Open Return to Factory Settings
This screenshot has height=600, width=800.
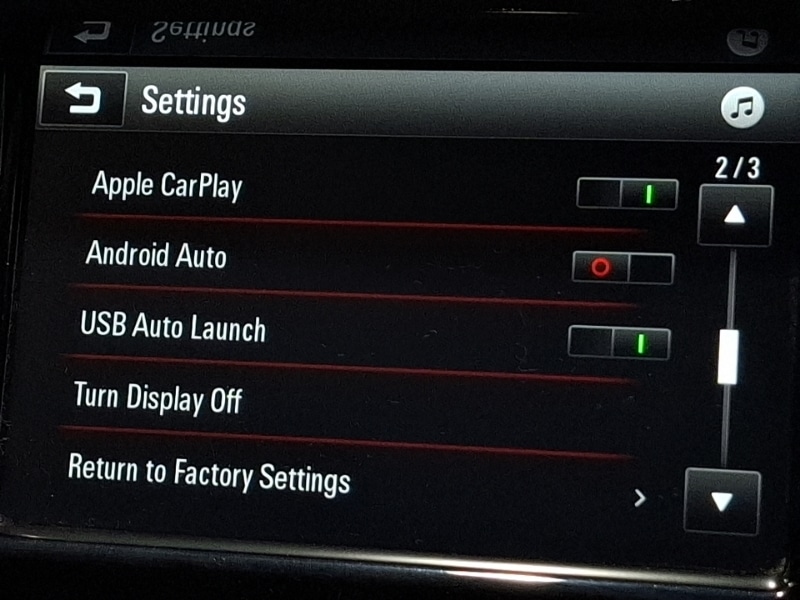pos(208,473)
